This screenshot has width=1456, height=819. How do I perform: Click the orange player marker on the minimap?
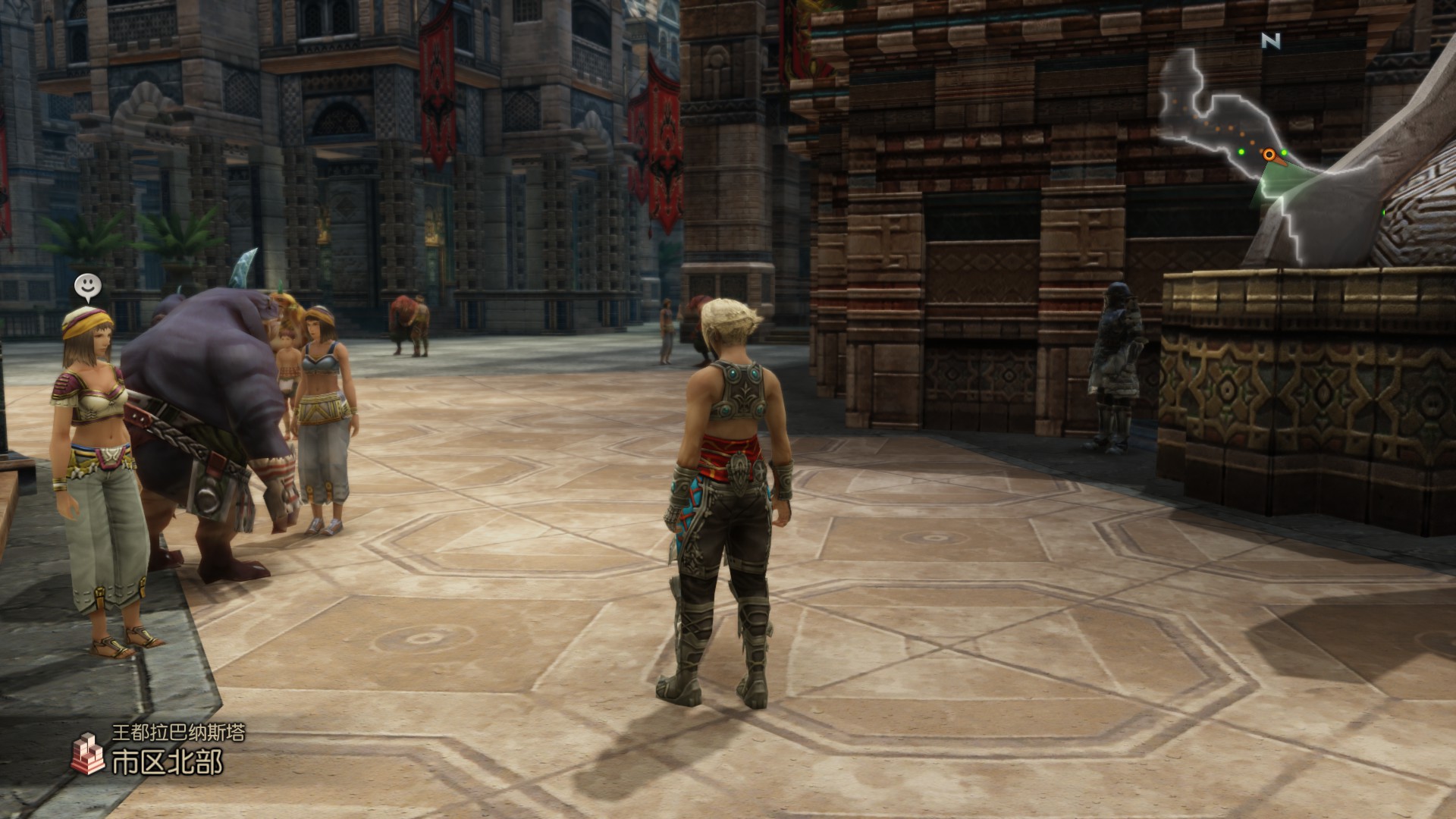pos(1269,155)
